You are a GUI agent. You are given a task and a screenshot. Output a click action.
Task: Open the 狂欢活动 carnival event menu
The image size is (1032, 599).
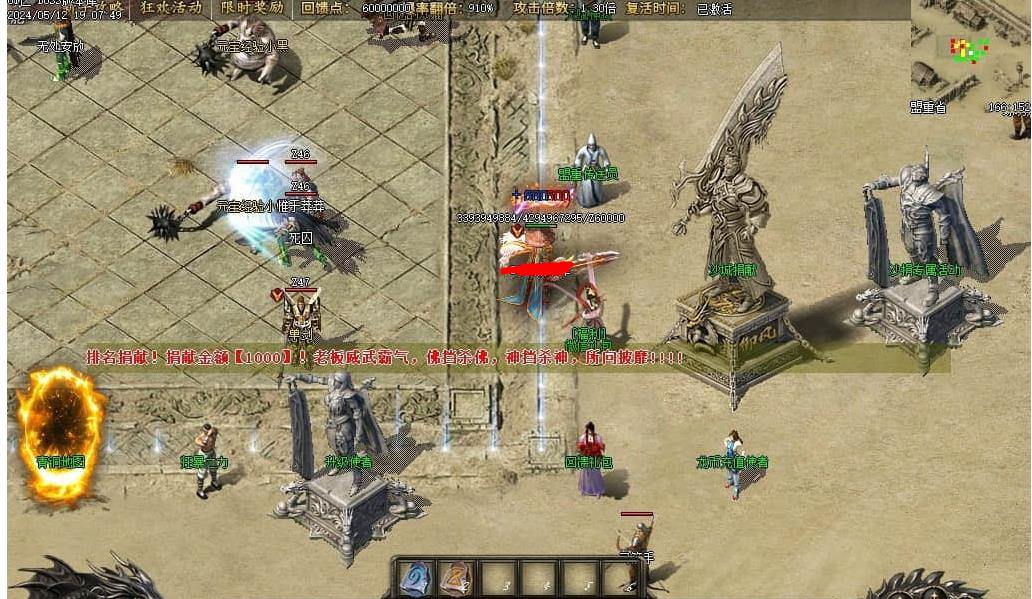click(170, 8)
